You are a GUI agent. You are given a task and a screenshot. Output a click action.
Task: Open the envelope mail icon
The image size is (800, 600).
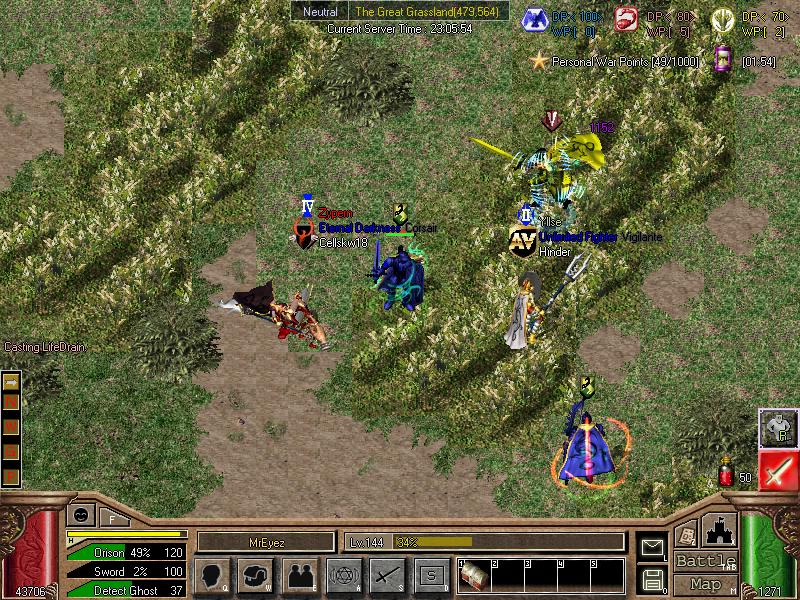click(651, 546)
